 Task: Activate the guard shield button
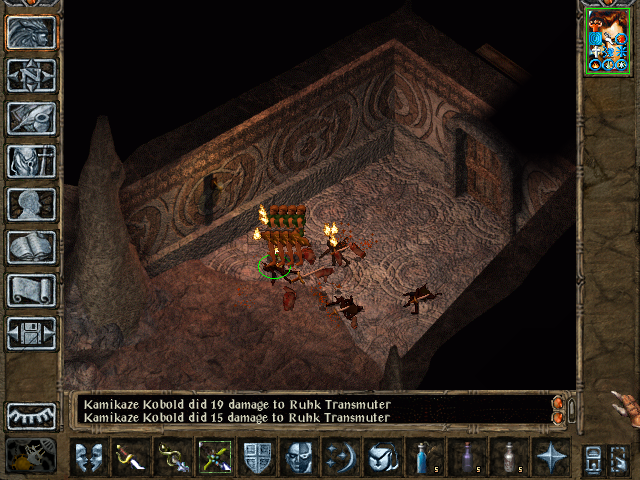257,456
